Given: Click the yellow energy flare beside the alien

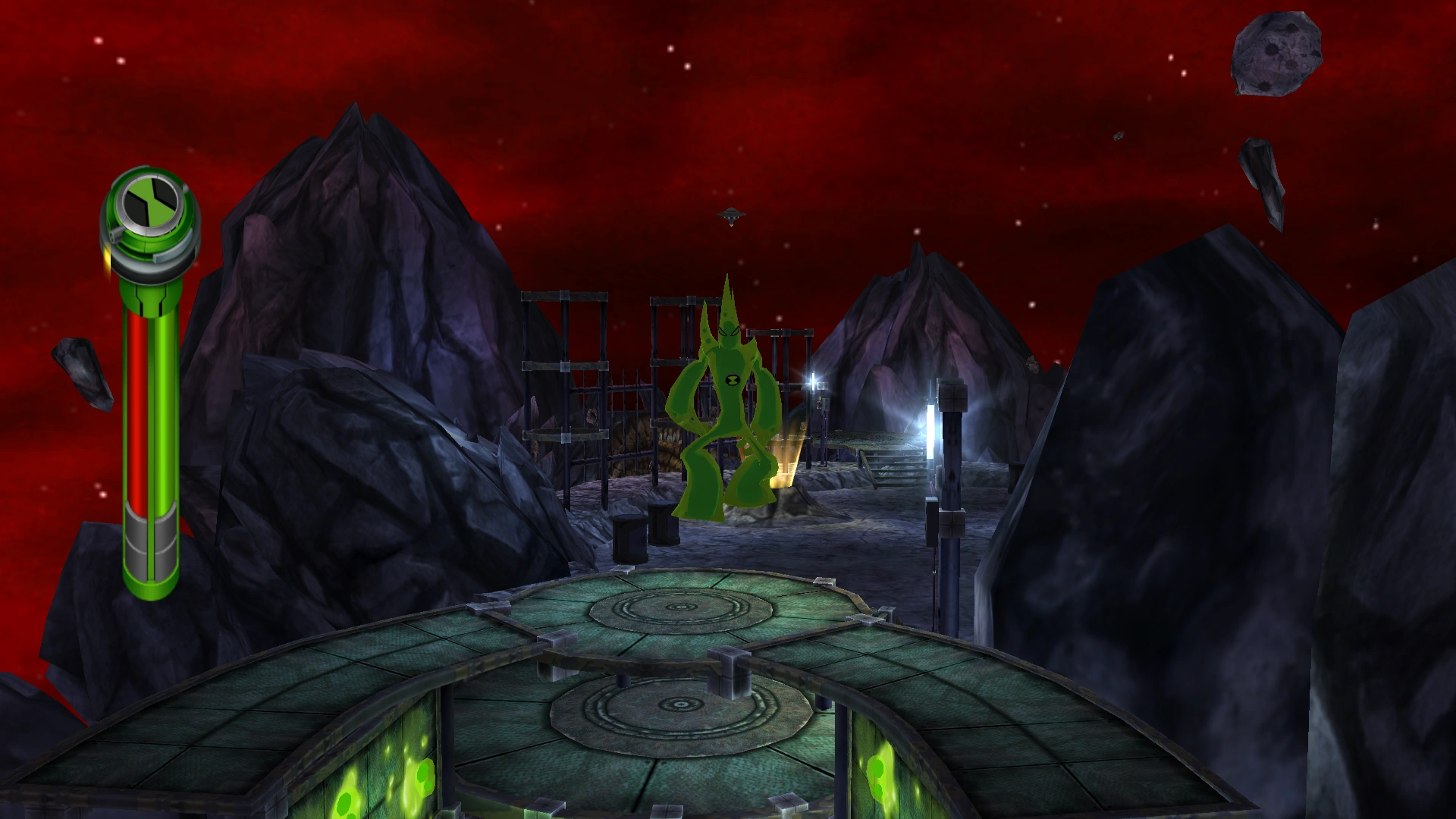Looking at the screenshot, I should coord(786,460).
